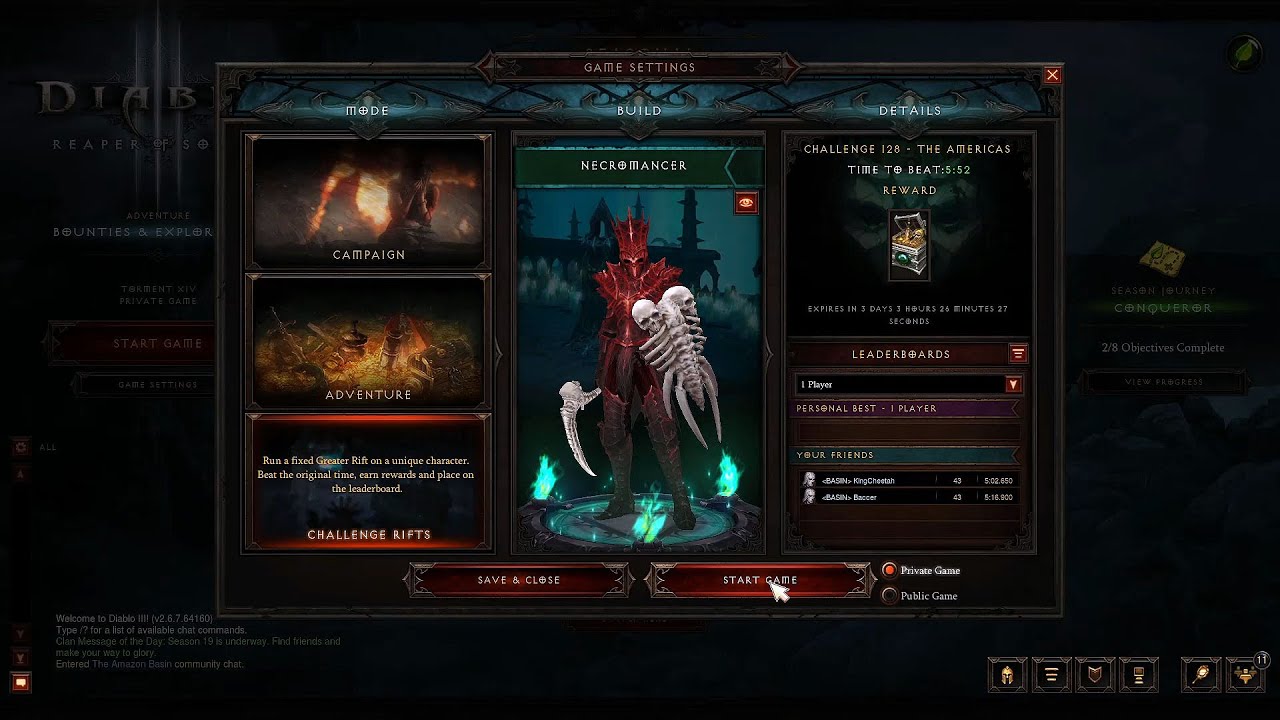The width and height of the screenshot is (1280, 720).
Task: Select Baccer's leaderboard row
Action: (x=908, y=497)
